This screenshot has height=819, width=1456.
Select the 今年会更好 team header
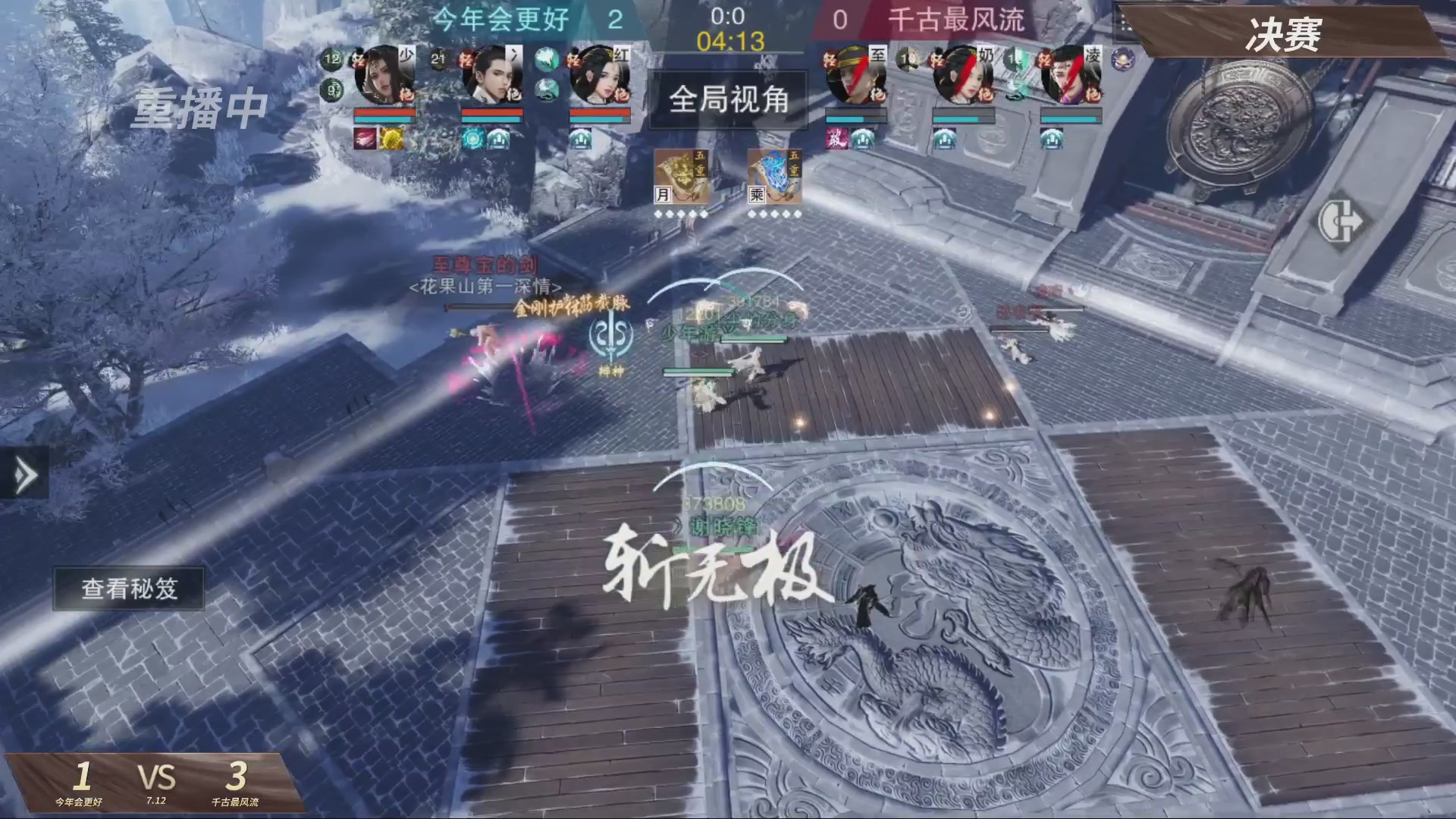click(x=500, y=20)
